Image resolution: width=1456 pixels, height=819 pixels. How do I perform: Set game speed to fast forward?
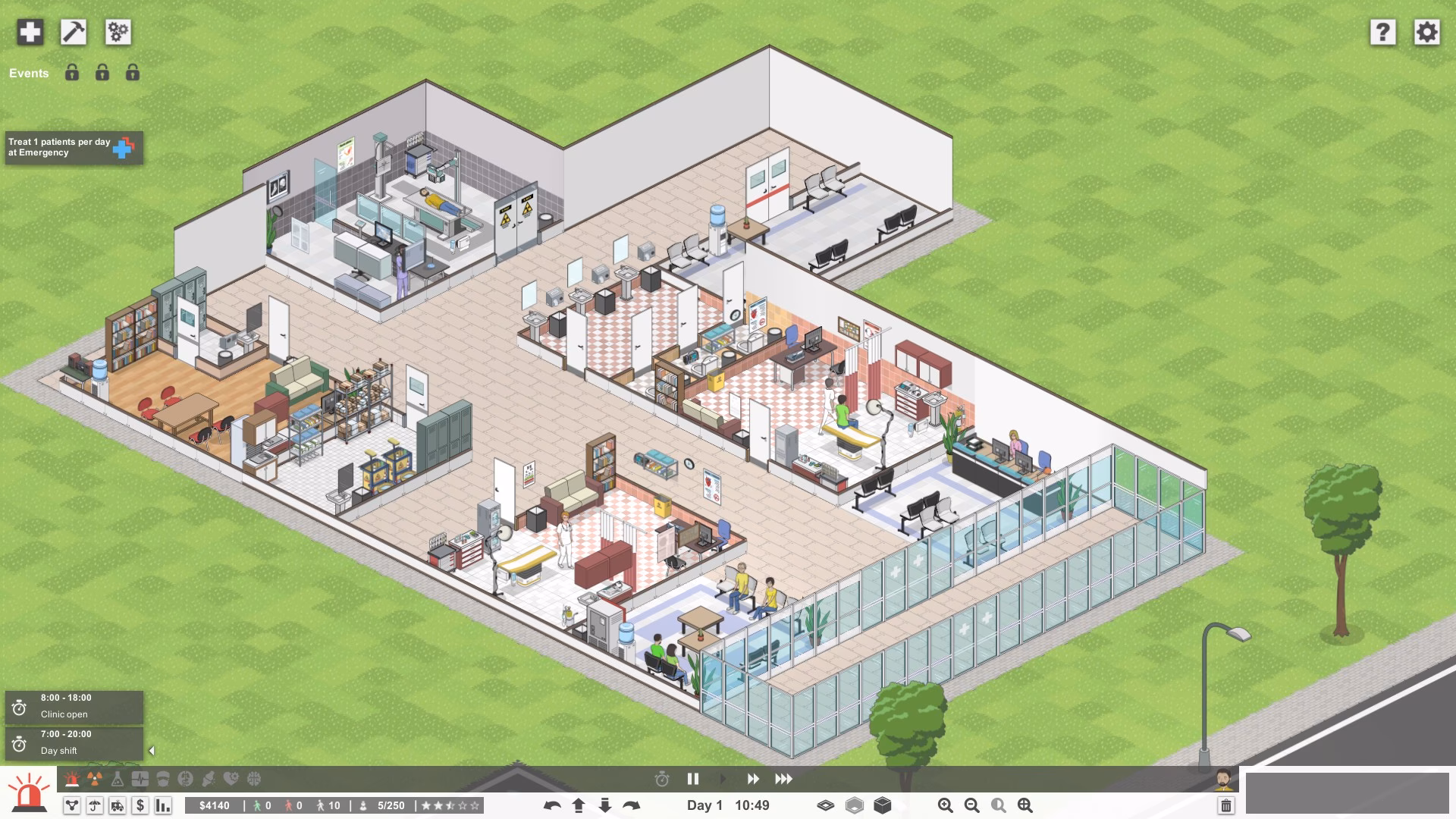[x=753, y=779]
